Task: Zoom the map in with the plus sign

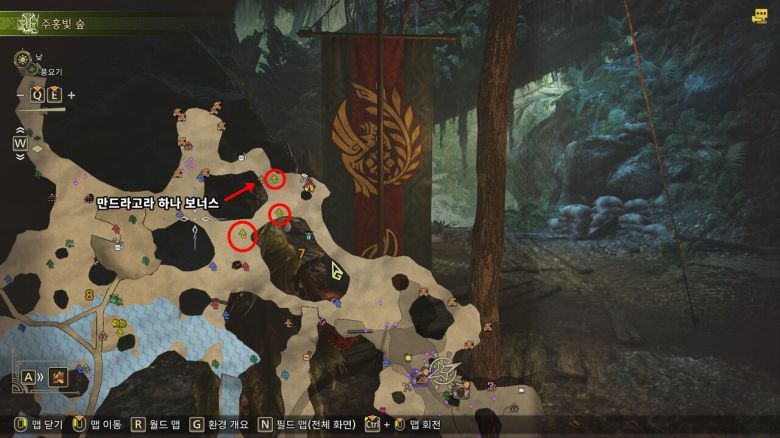Action: coord(71,95)
